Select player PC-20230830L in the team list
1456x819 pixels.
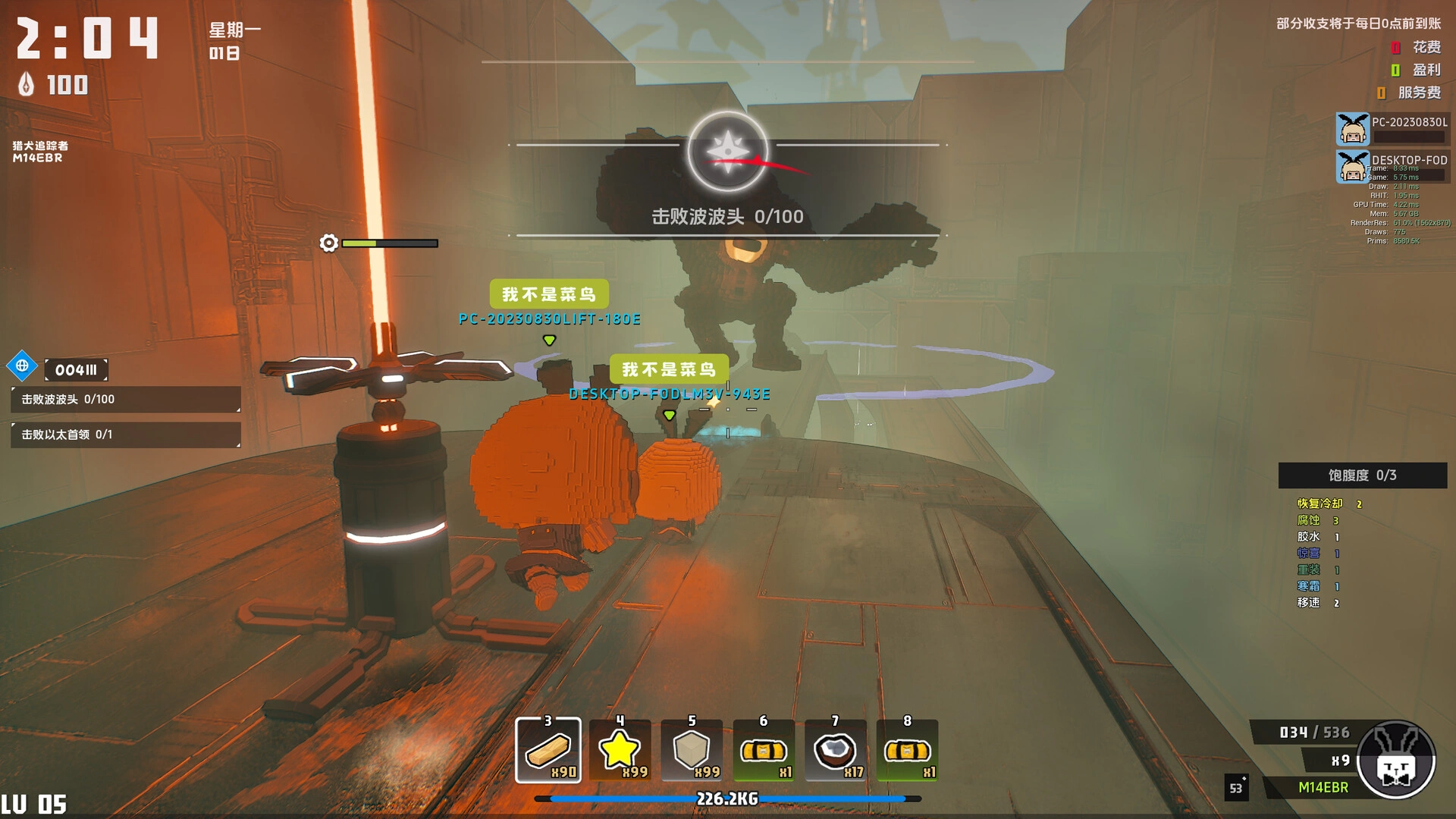tap(1392, 129)
